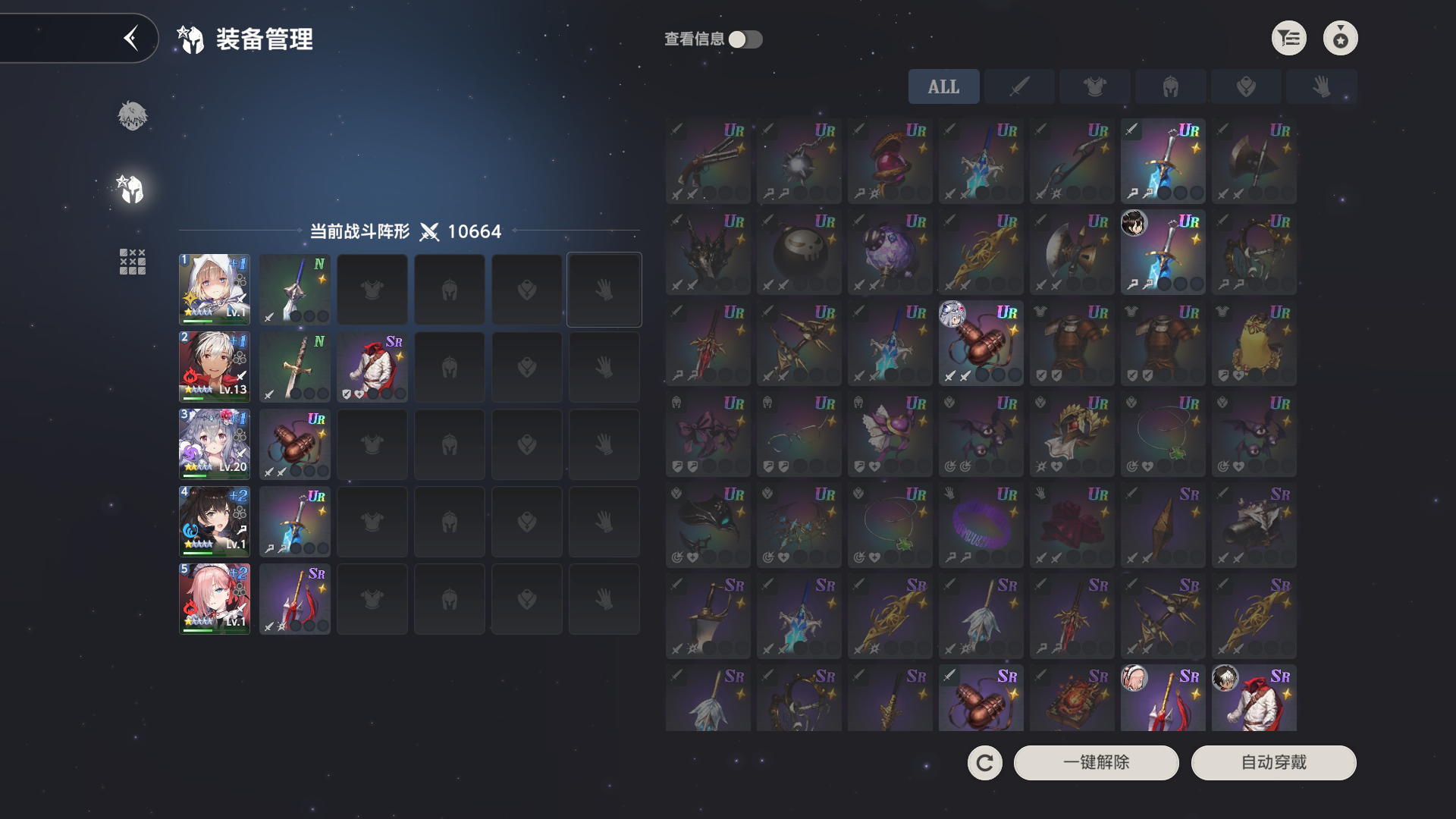Show the helmet filter tab
The height and width of the screenshot is (819, 1456).
(1170, 87)
